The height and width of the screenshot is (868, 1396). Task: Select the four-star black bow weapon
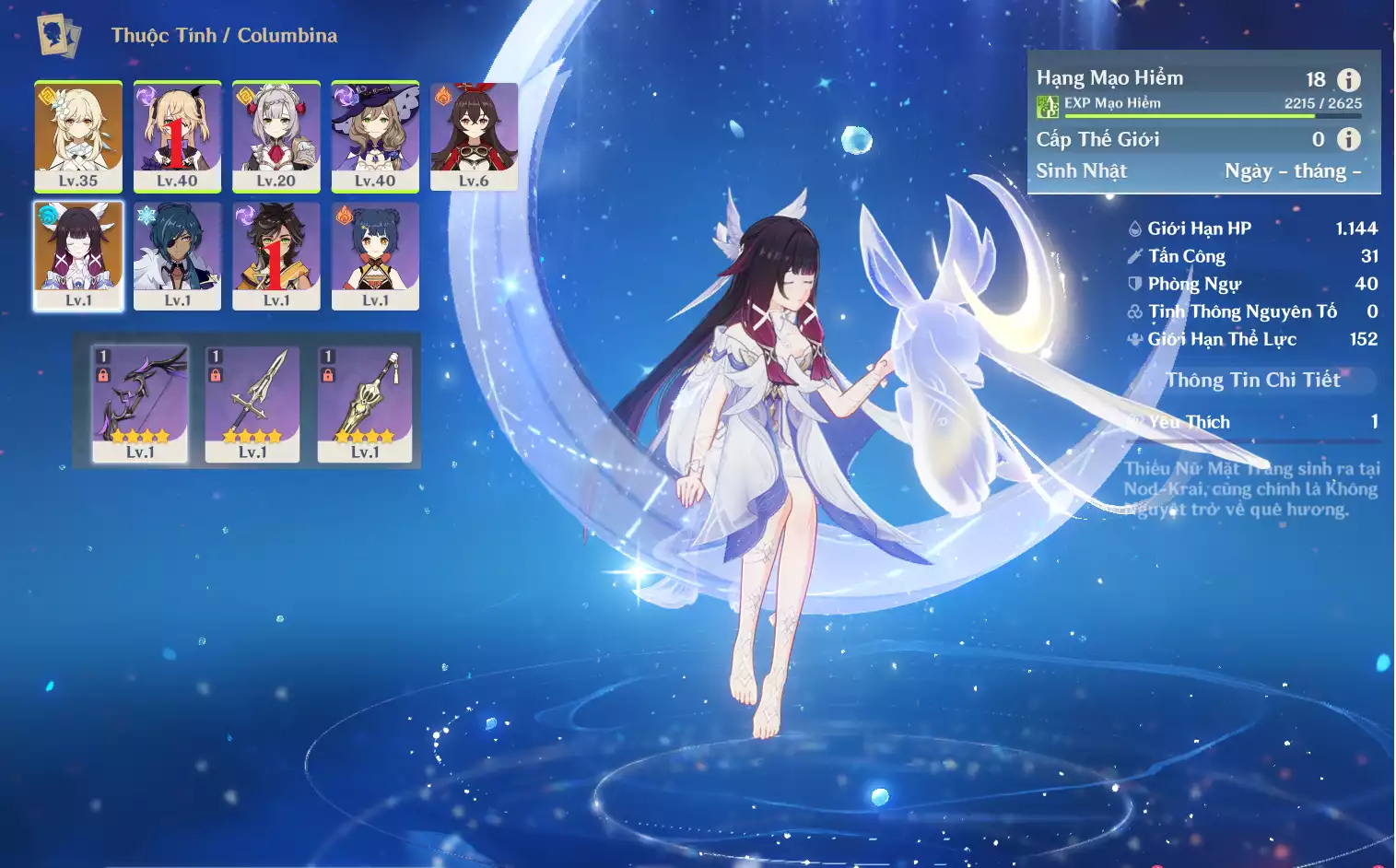coord(140,404)
